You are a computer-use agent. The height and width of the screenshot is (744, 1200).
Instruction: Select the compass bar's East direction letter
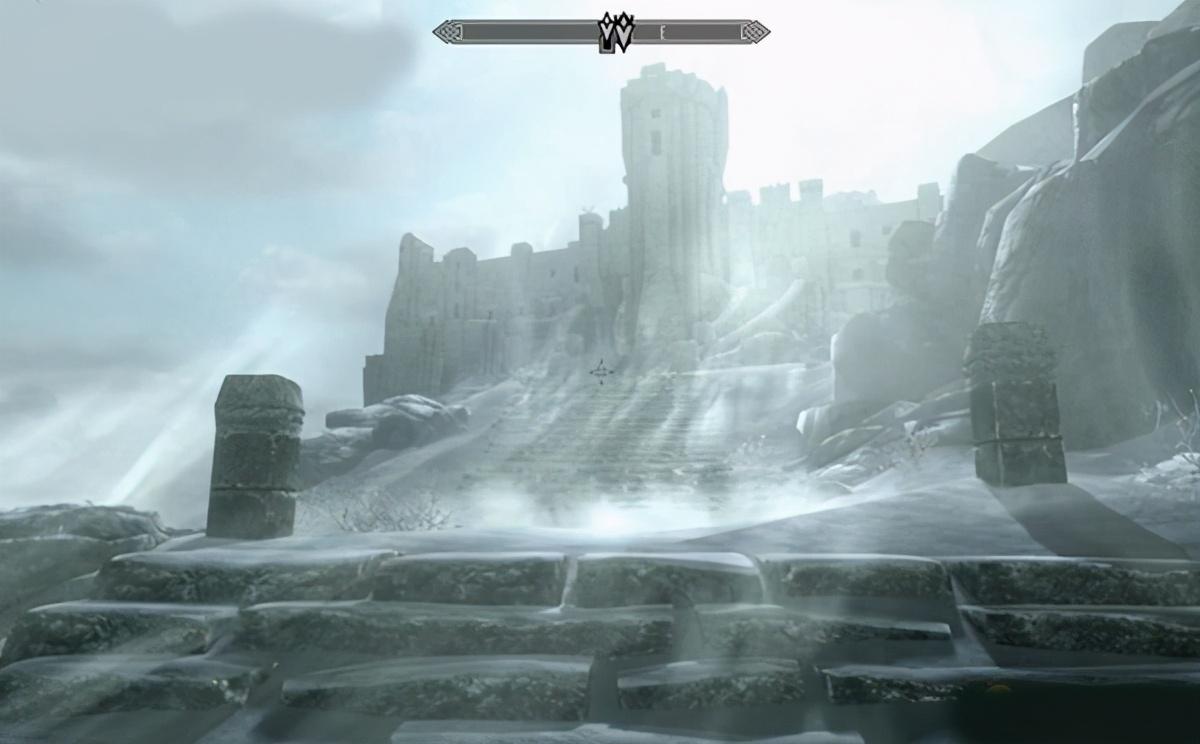coord(663,33)
